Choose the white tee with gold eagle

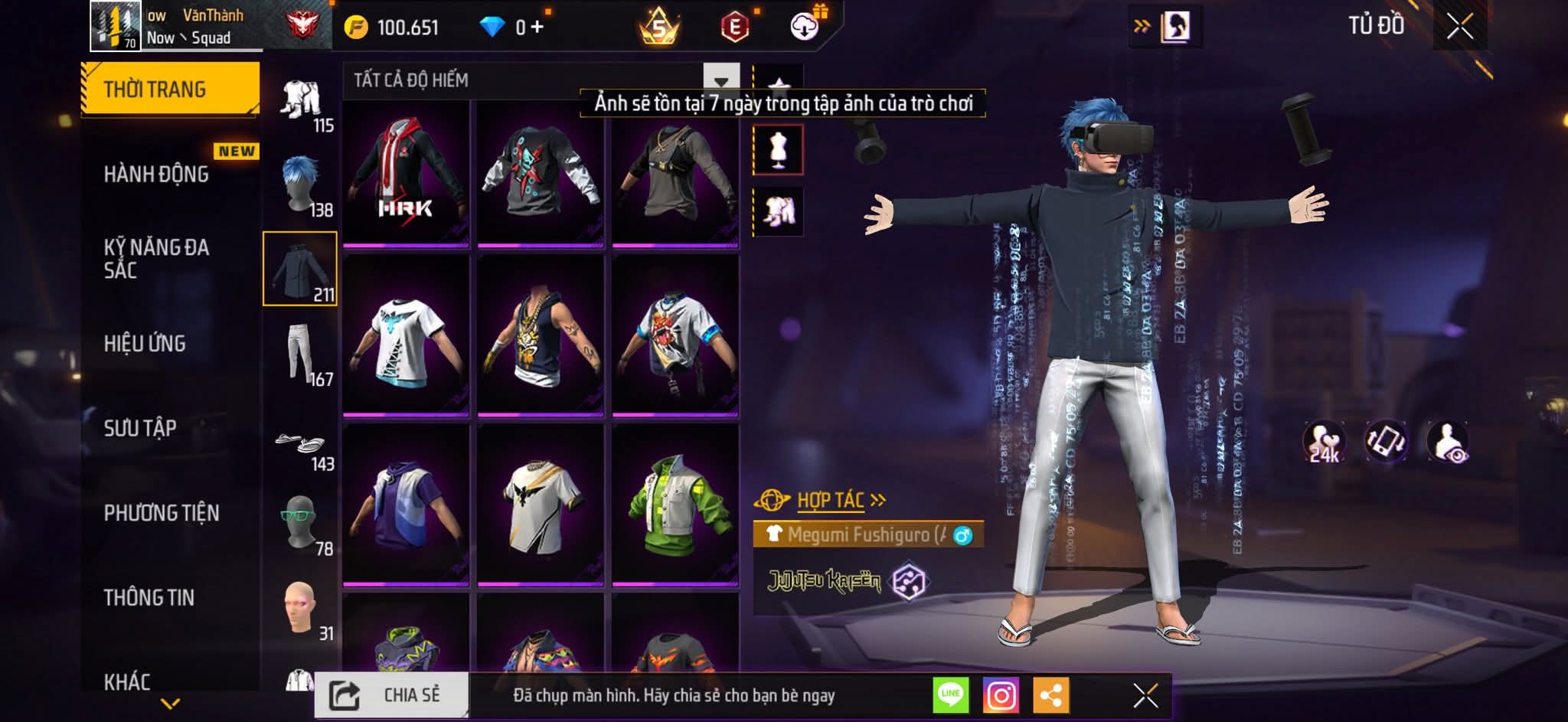tap(541, 505)
